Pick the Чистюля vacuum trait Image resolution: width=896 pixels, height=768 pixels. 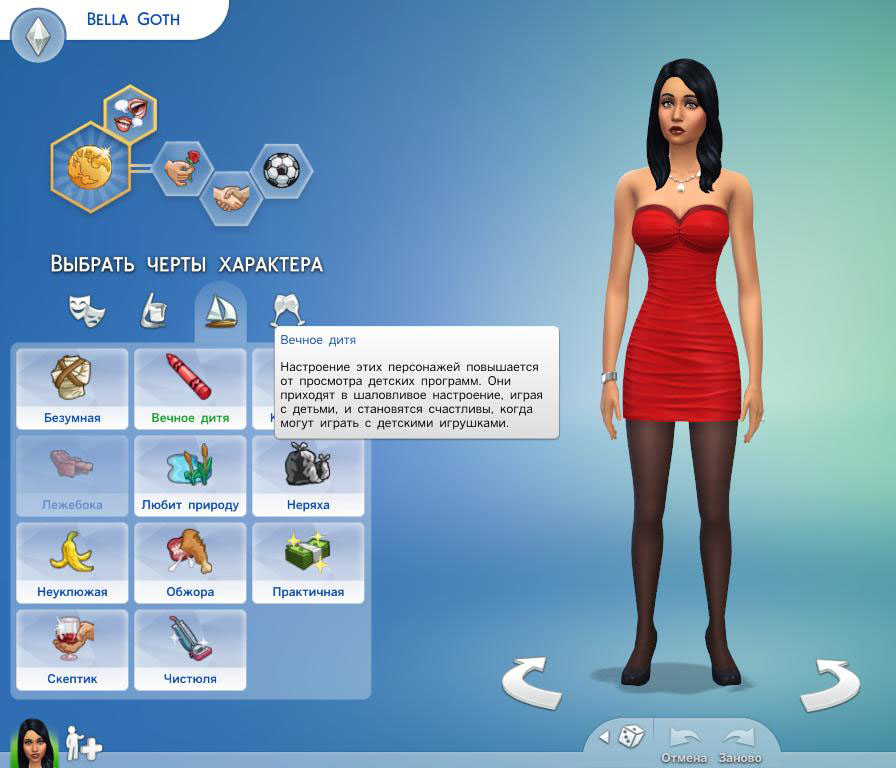click(x=190, y=649)
